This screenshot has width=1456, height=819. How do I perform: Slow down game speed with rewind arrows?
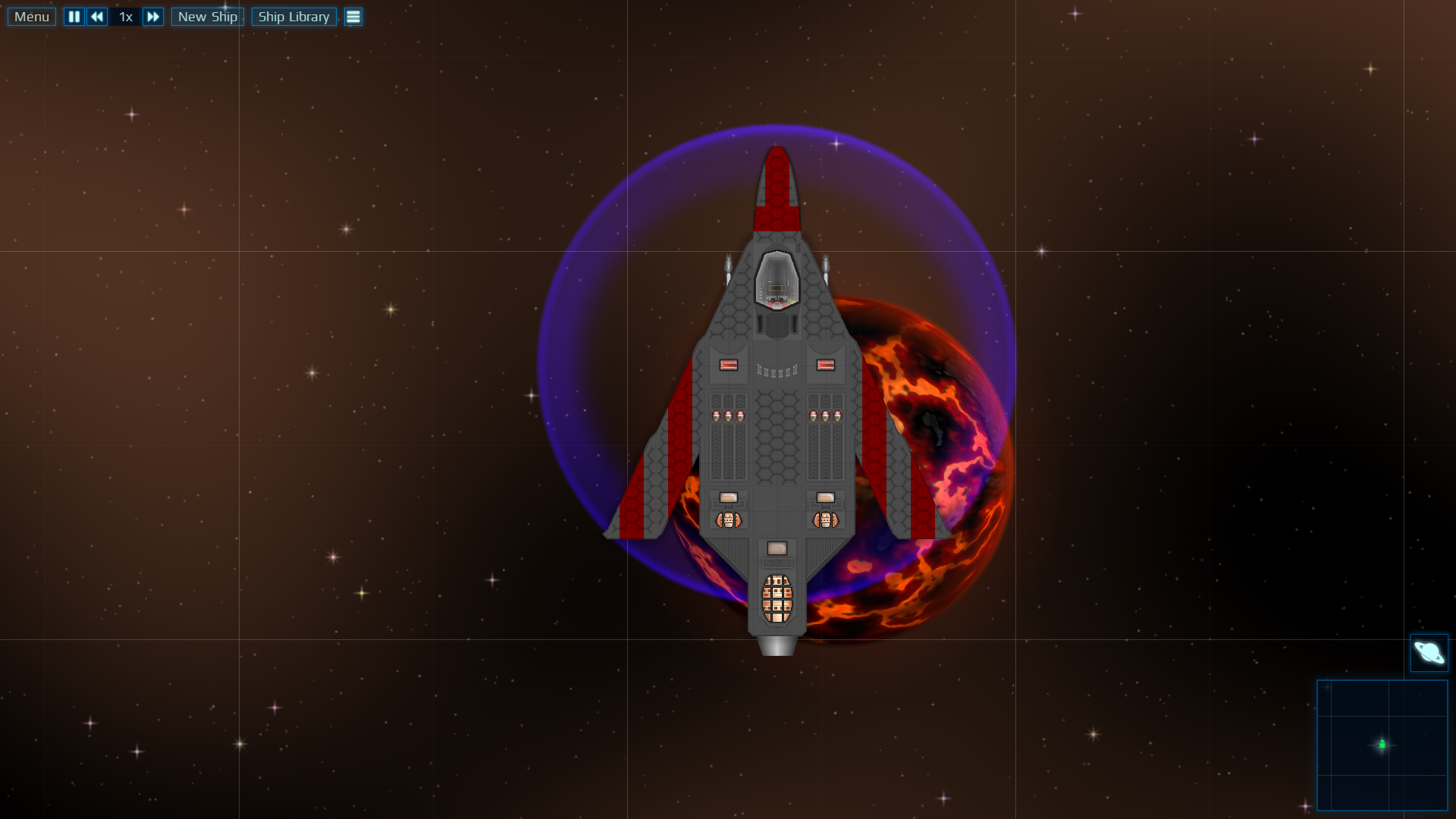[97, 17]
